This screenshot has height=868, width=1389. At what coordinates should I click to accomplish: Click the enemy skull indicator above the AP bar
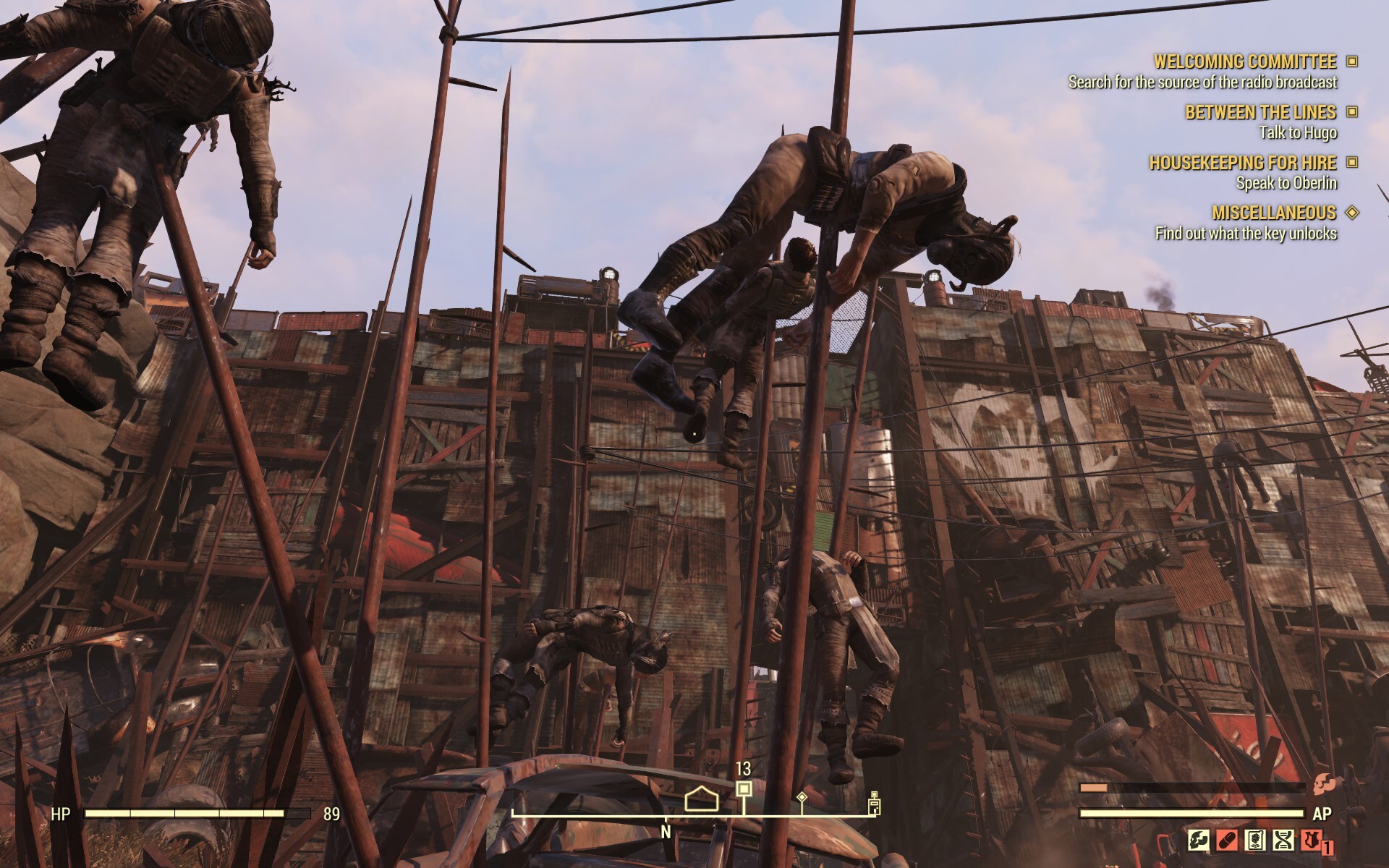pos(1323,784)
